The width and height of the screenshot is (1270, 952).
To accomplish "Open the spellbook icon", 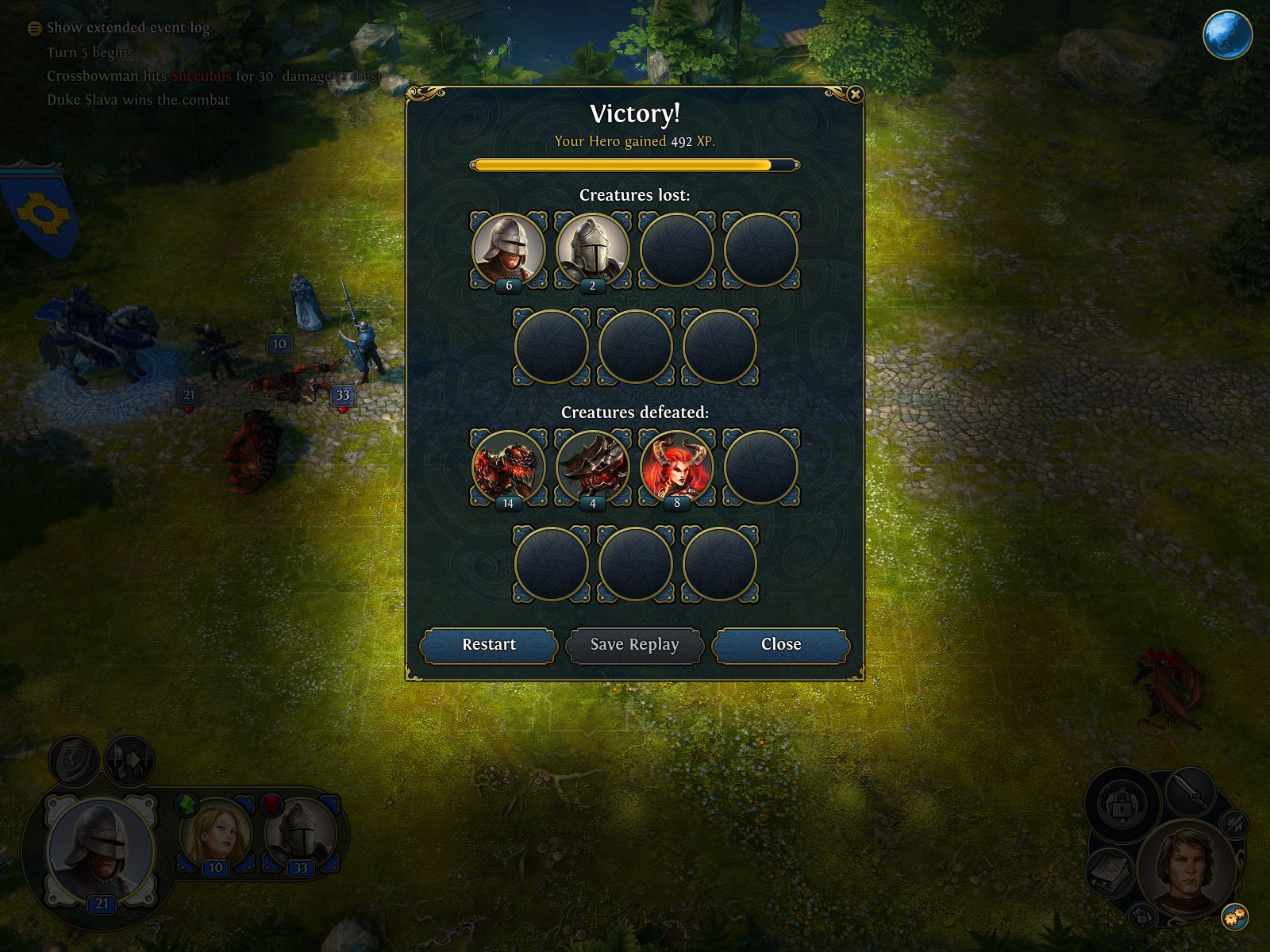I will tap(1110, 872).
